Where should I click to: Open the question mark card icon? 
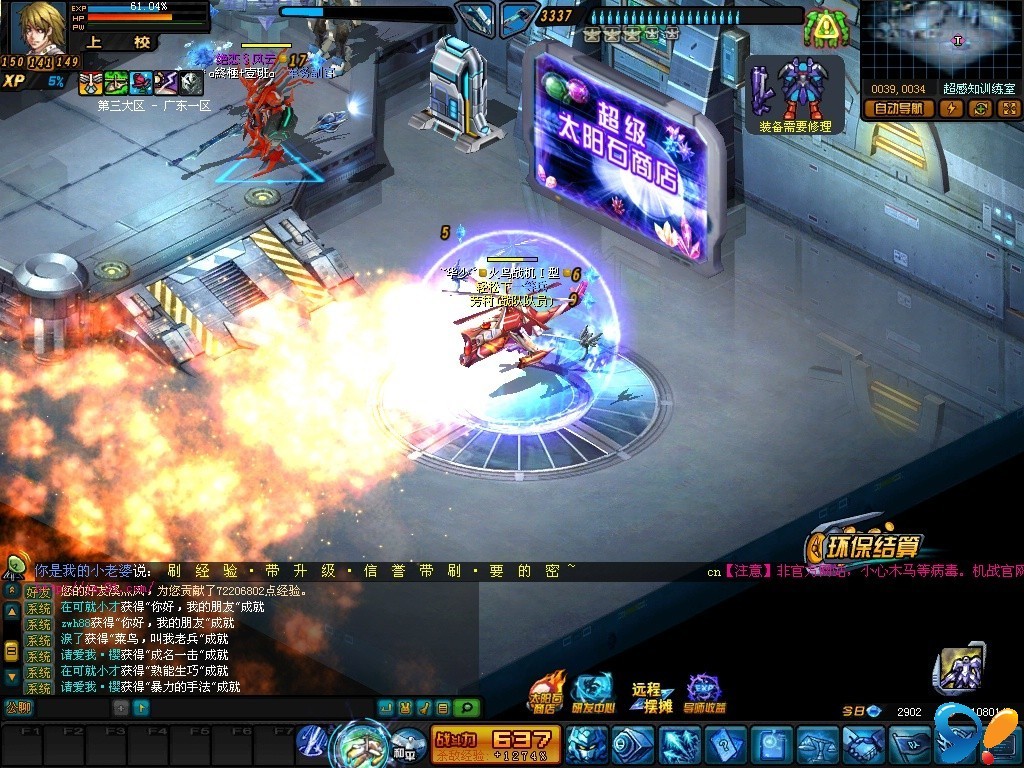[725, 745]
